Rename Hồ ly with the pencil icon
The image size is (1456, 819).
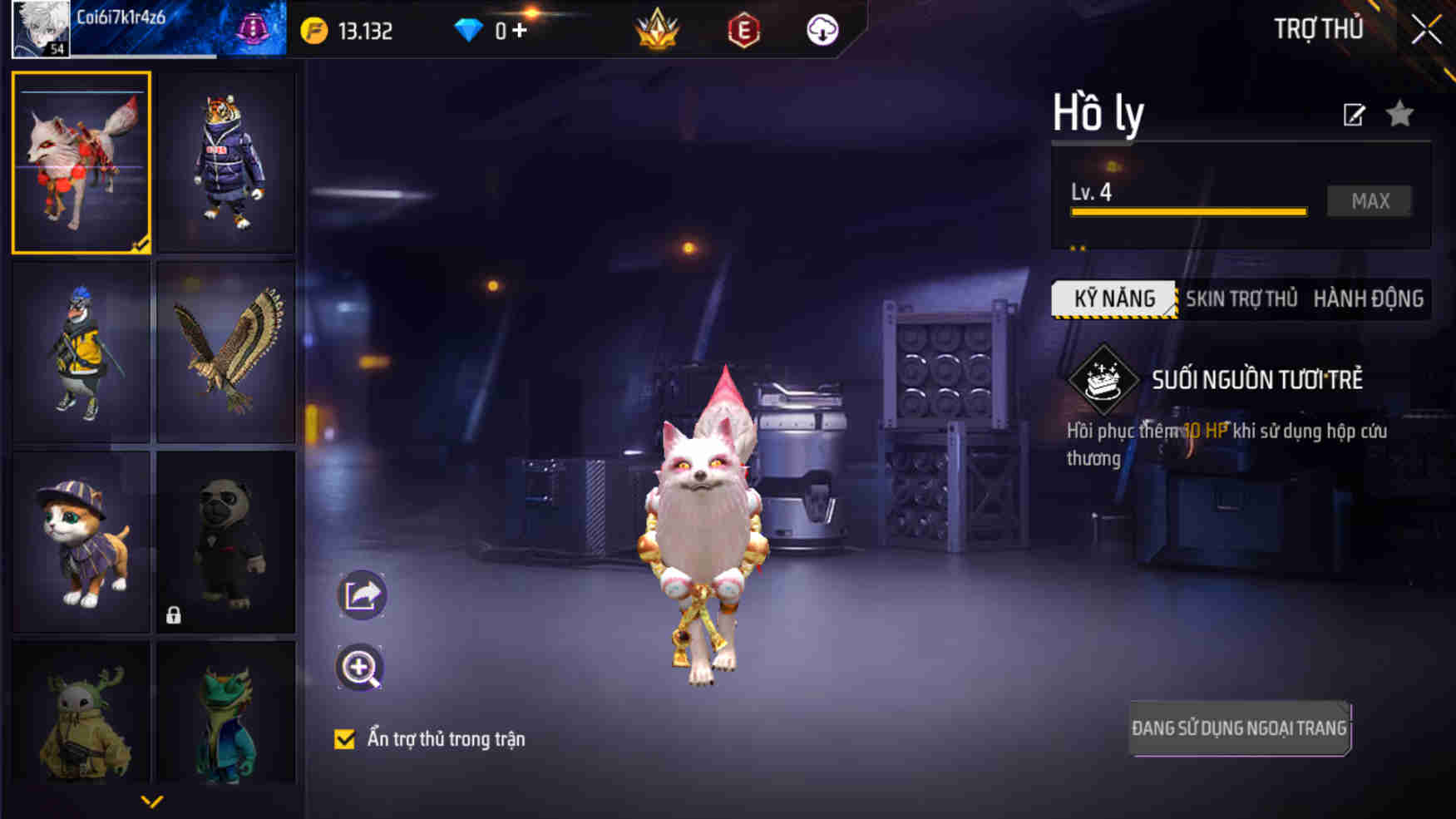(1355, 115)
